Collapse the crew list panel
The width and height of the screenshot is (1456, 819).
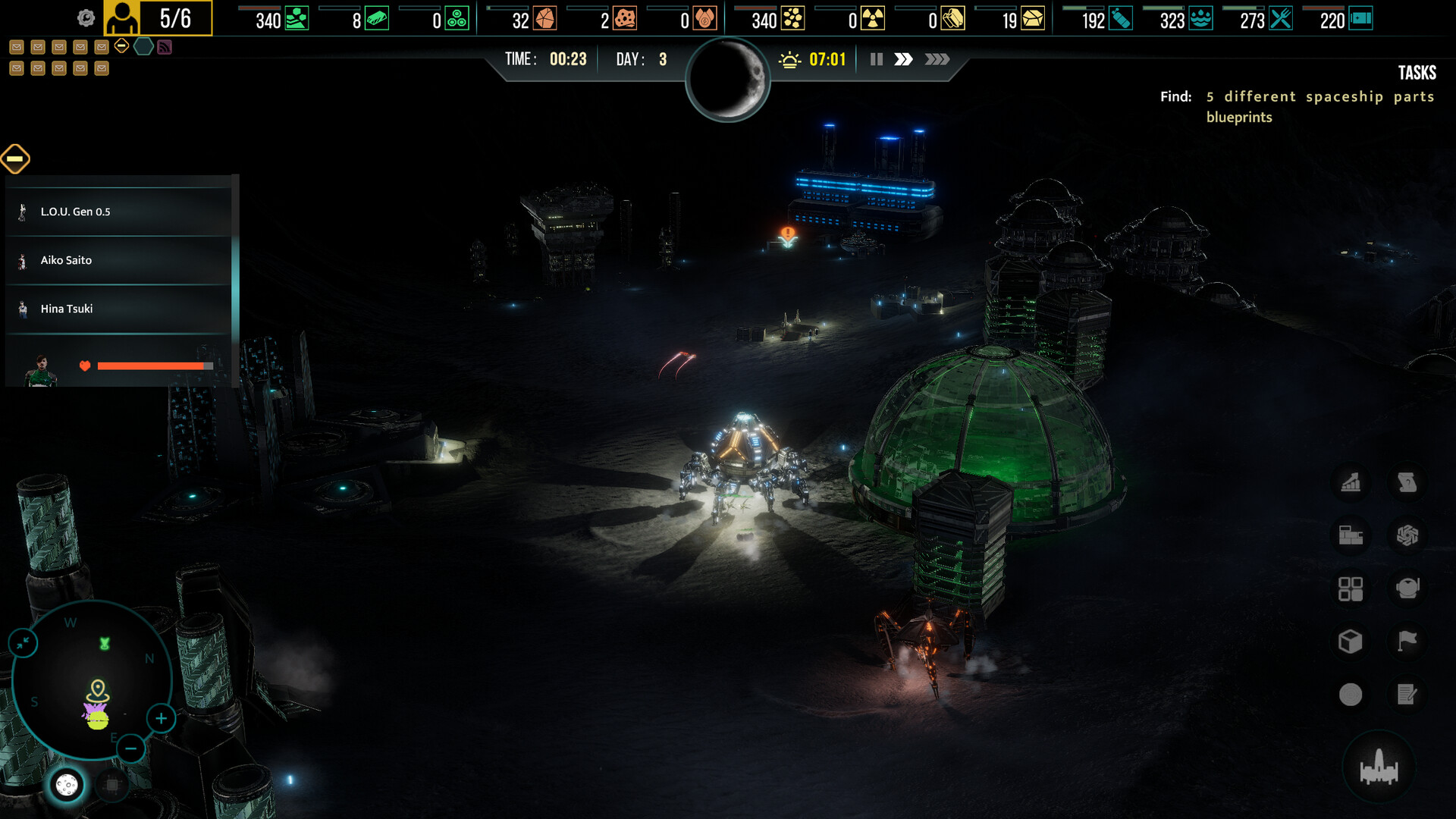point(14,159)
